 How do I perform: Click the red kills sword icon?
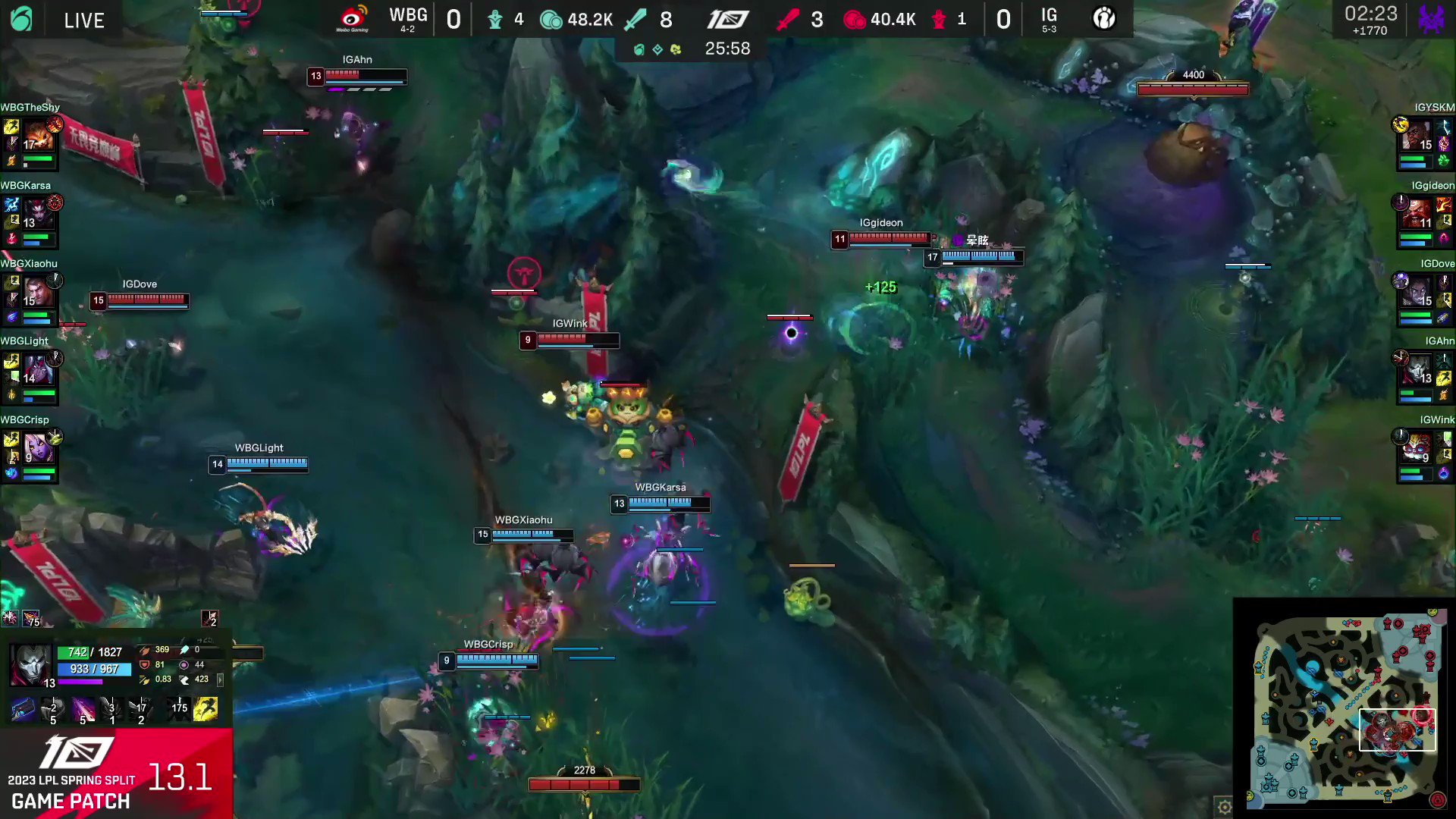(x=788, y=19)
